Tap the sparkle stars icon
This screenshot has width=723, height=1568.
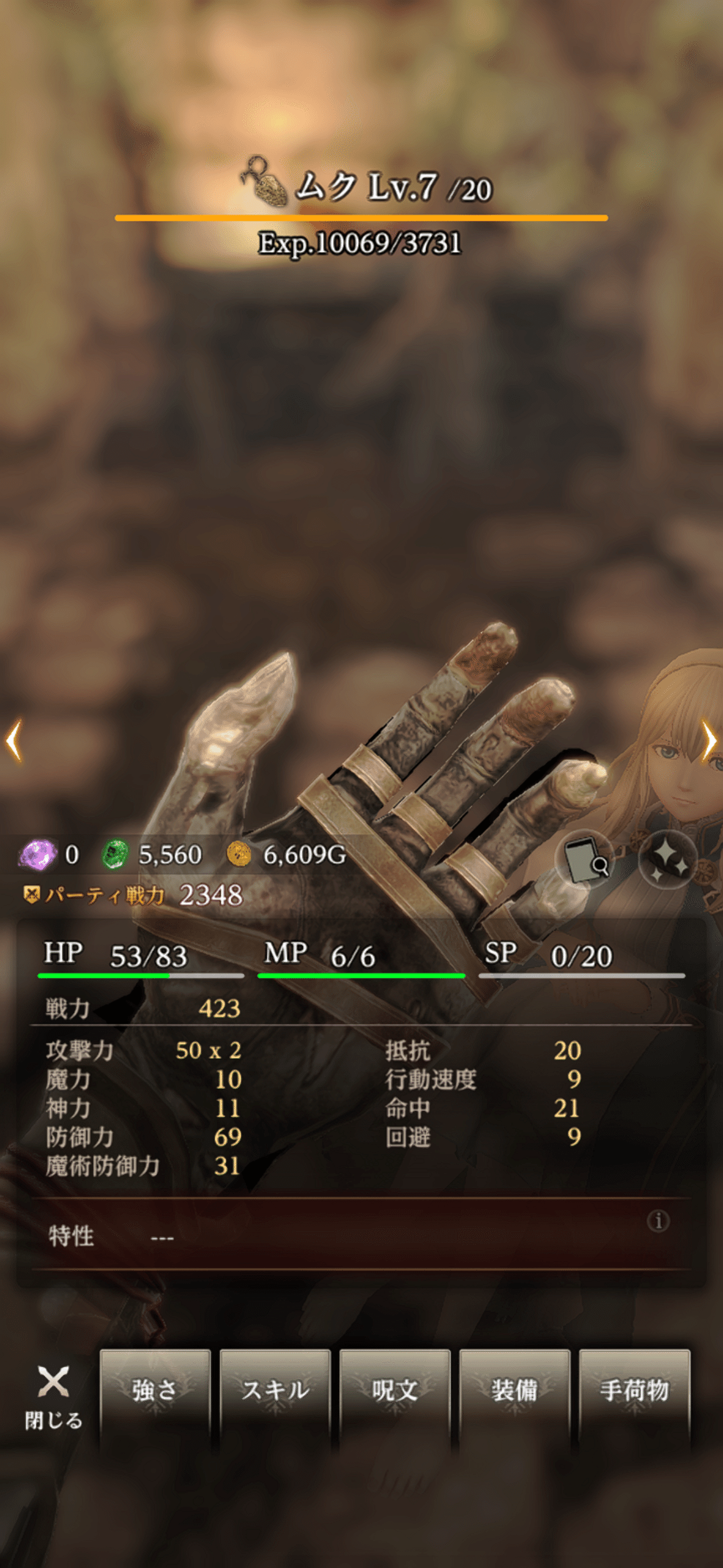point(668,859)
